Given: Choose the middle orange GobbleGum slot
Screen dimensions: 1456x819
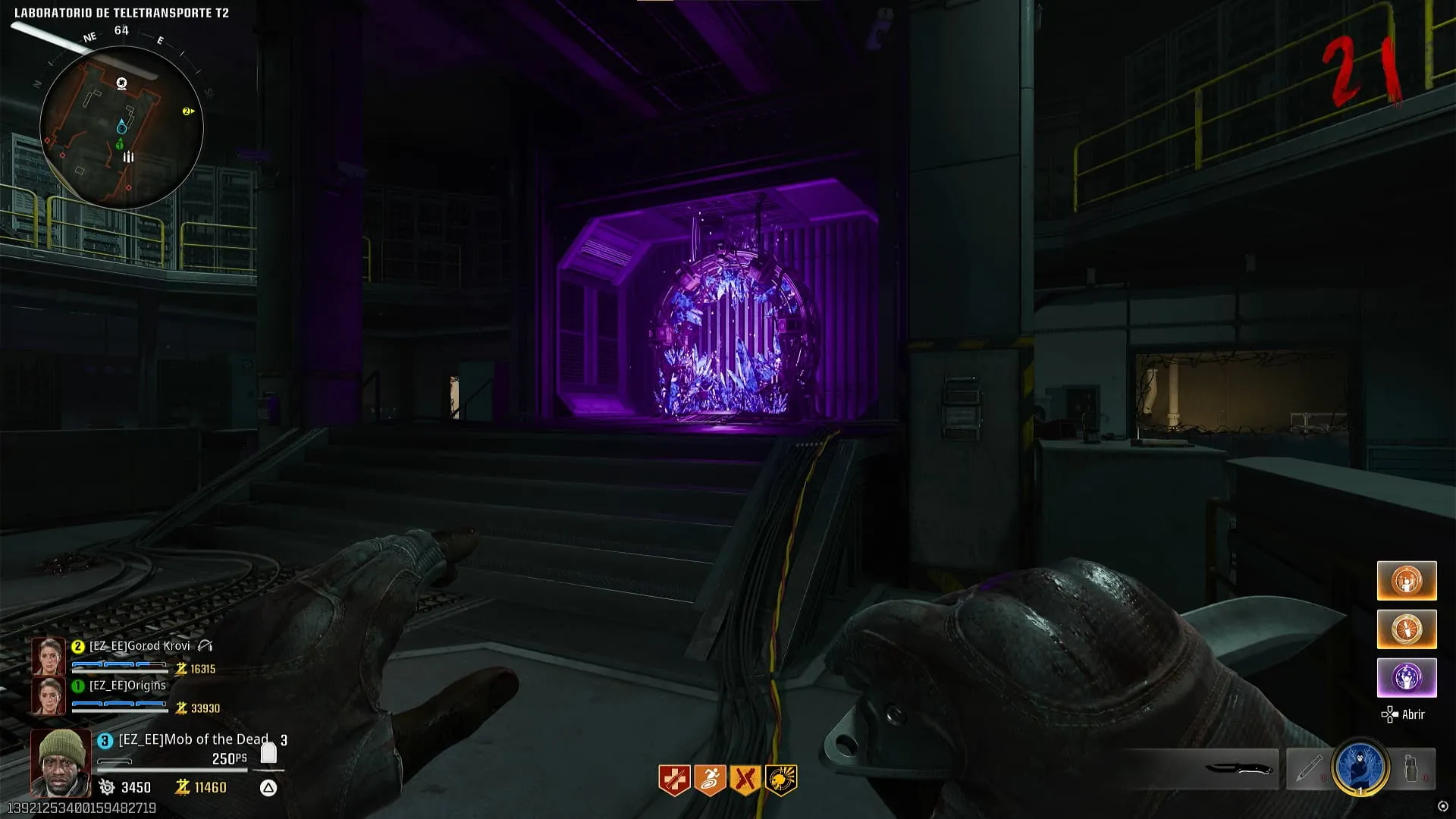Looking at the screenshot, I should coord(1407,629).
